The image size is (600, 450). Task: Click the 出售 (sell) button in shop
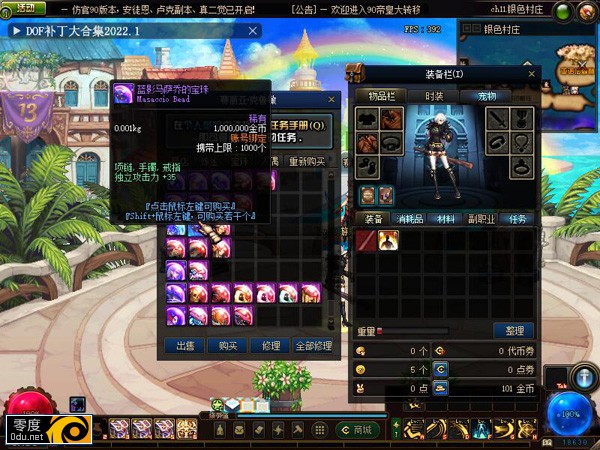tap(185, 346)
